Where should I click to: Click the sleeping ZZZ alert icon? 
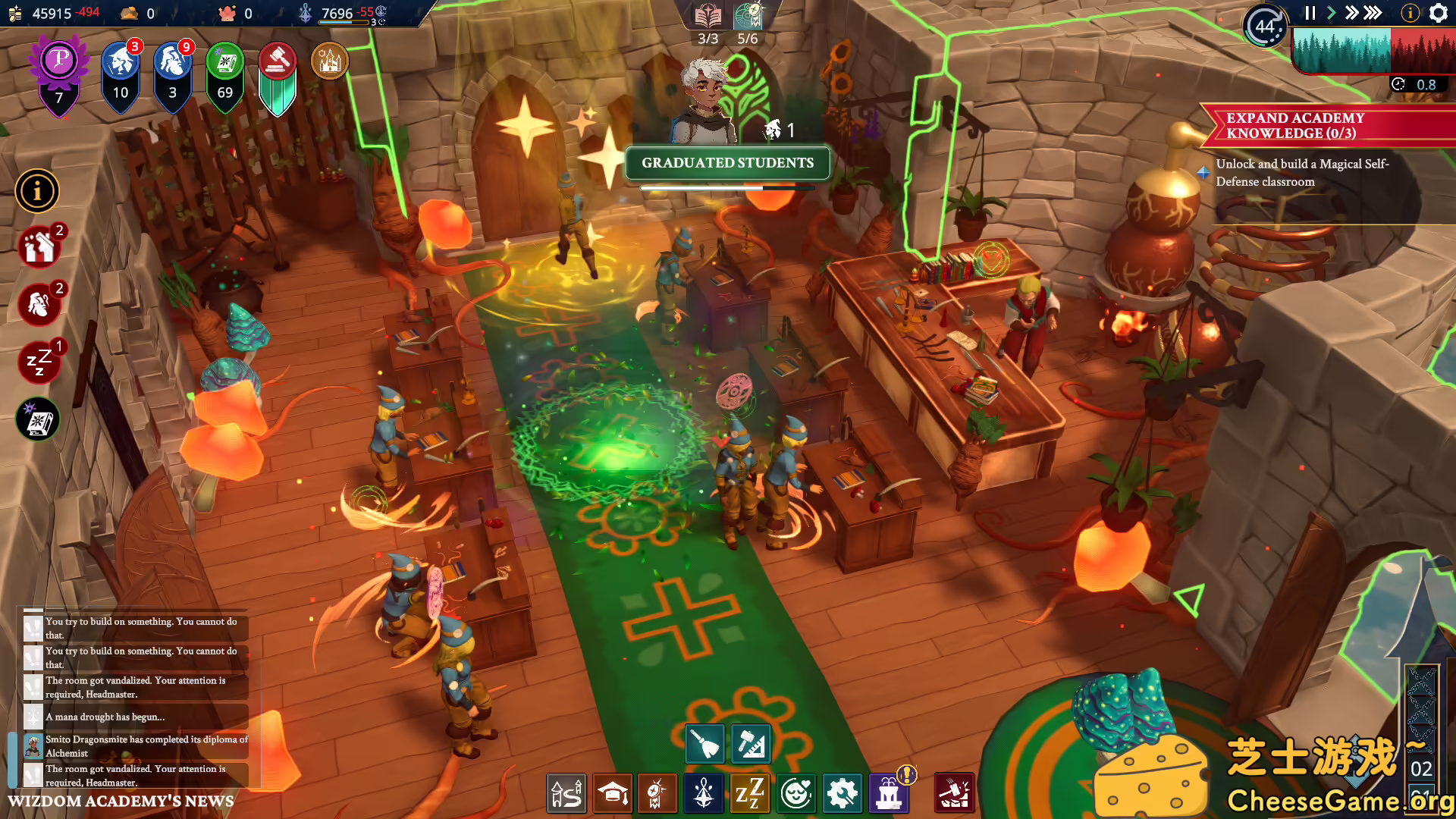38,361
